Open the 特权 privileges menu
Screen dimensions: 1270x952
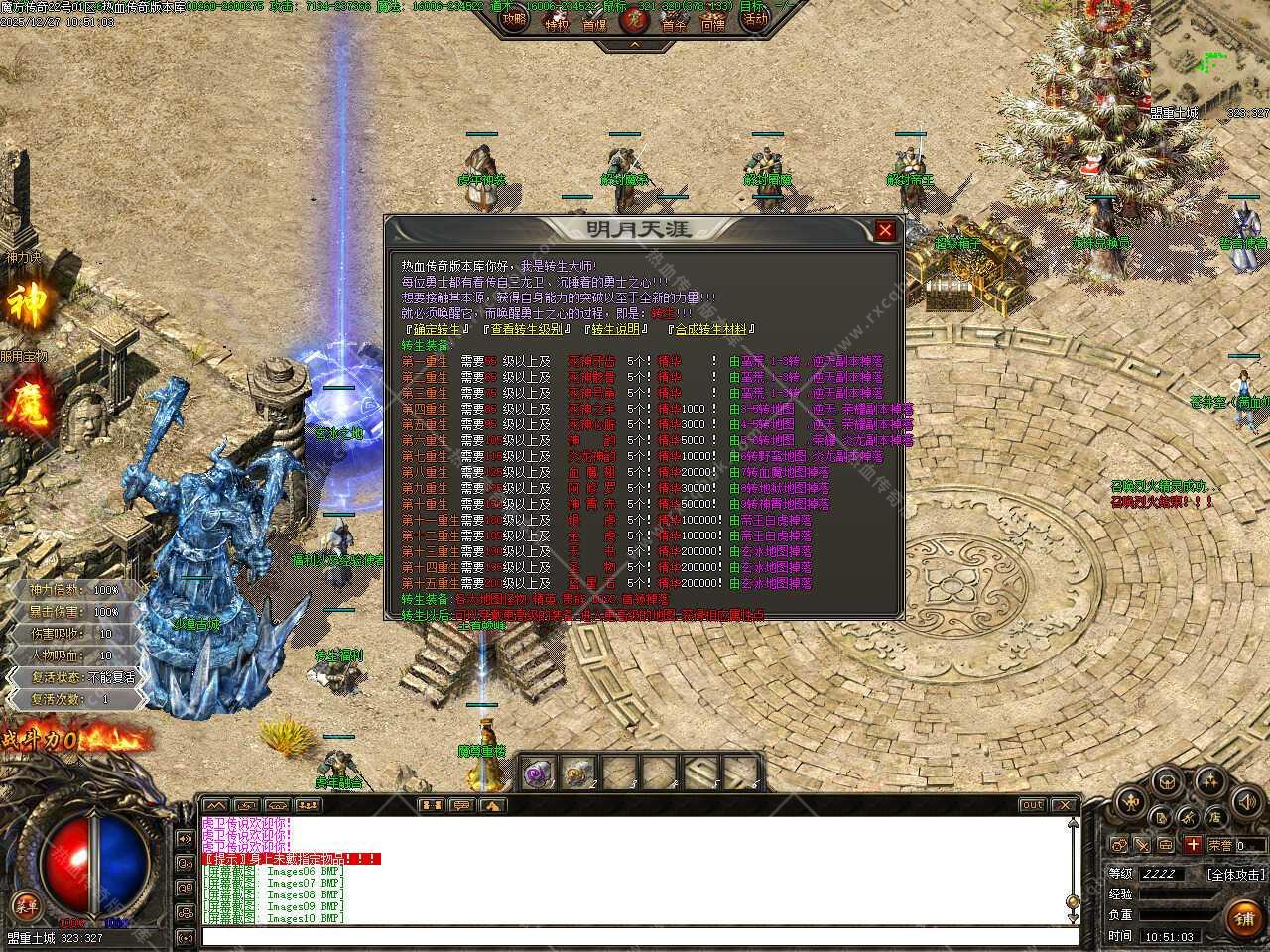point(557,22)
